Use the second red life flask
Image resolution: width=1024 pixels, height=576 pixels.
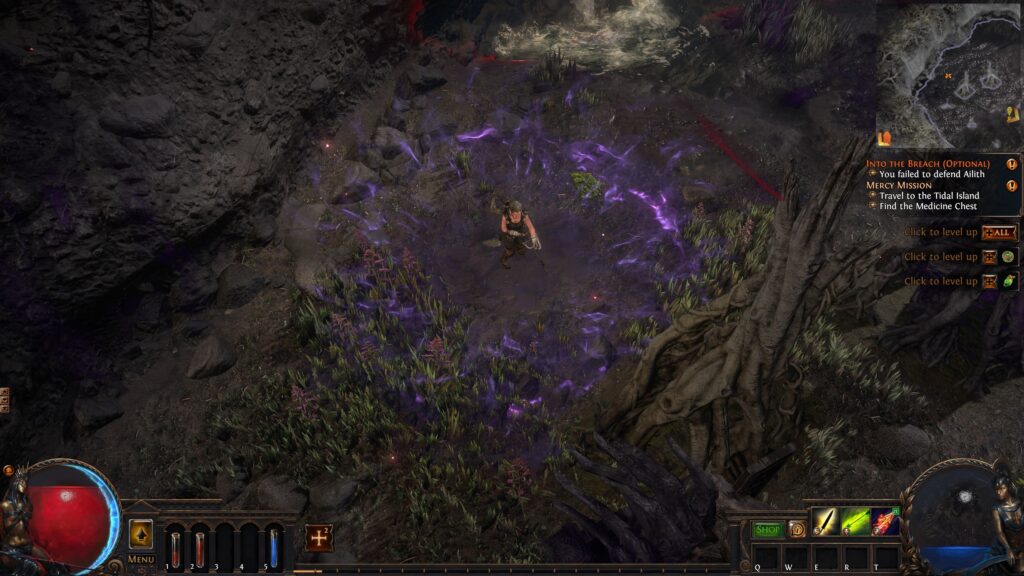199,548
